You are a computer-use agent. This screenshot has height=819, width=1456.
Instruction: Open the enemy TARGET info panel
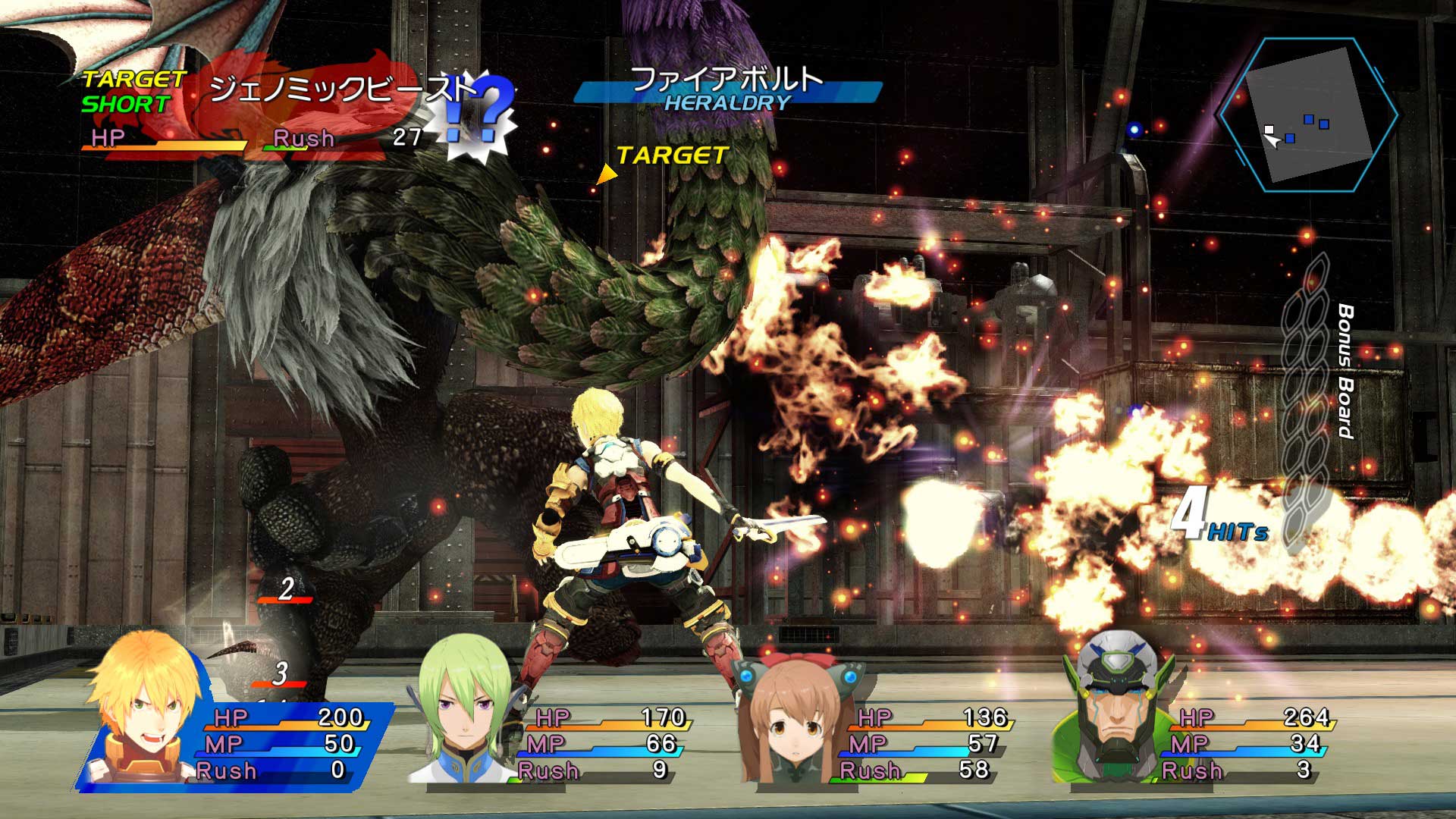point(671,157)
